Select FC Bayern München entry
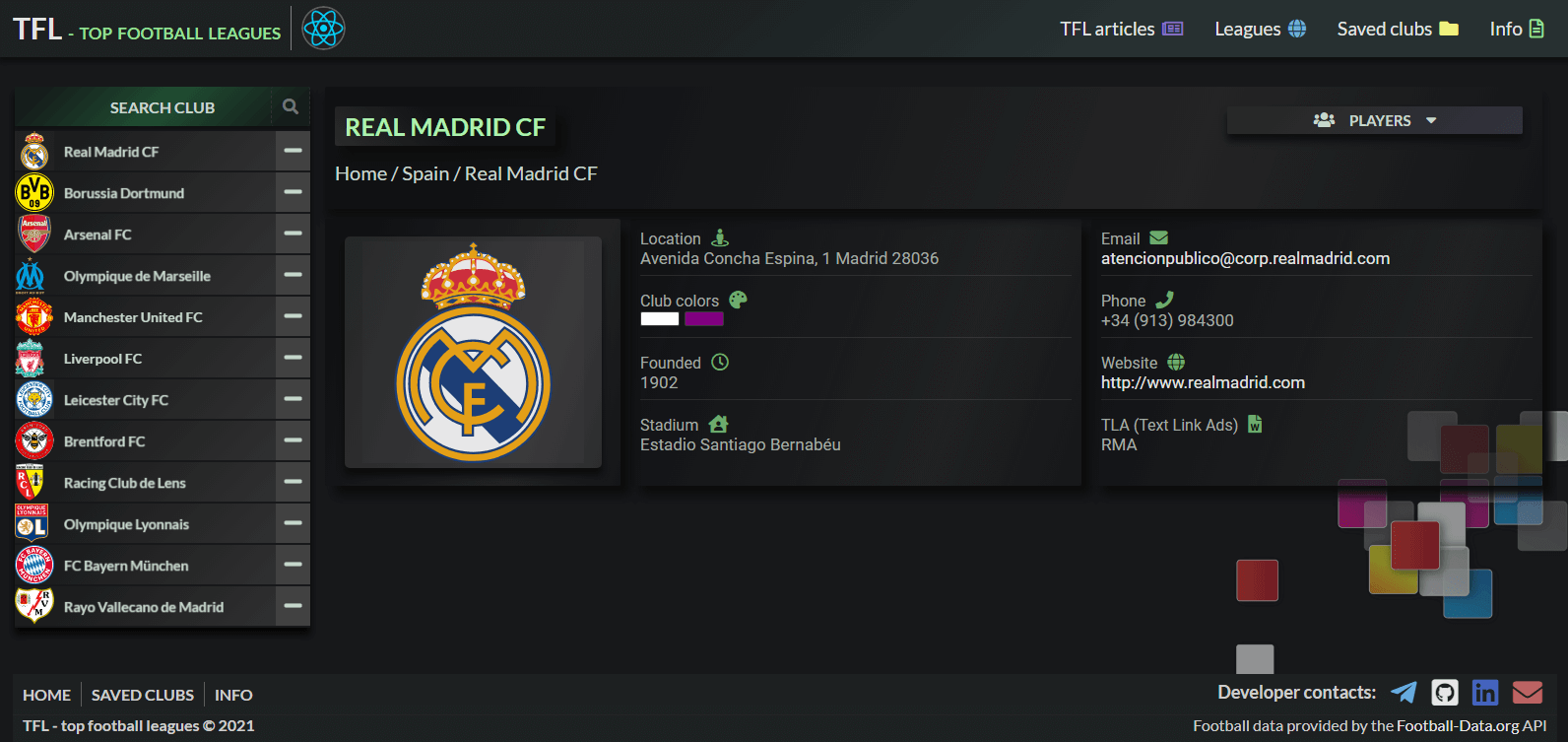The image size is (1568, 742). click(x=126, y=566)
